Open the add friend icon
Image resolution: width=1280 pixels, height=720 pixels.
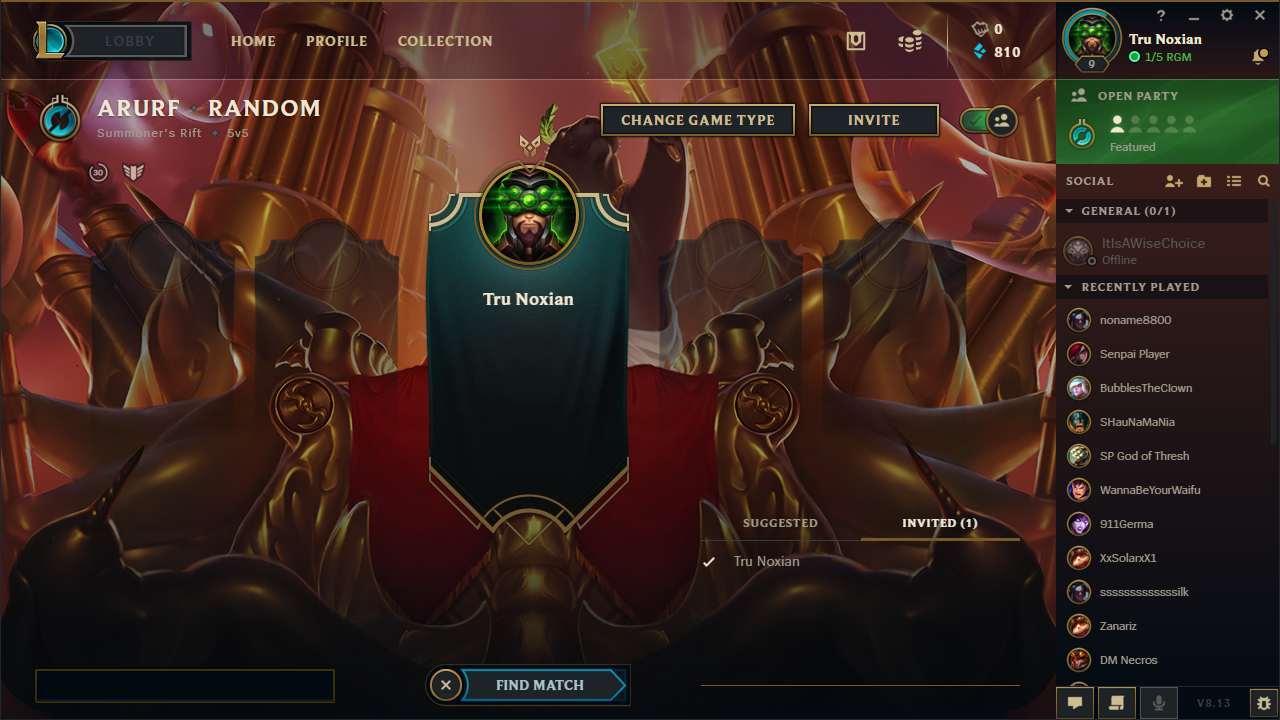pyautogui.click(x=1174, y=181)
